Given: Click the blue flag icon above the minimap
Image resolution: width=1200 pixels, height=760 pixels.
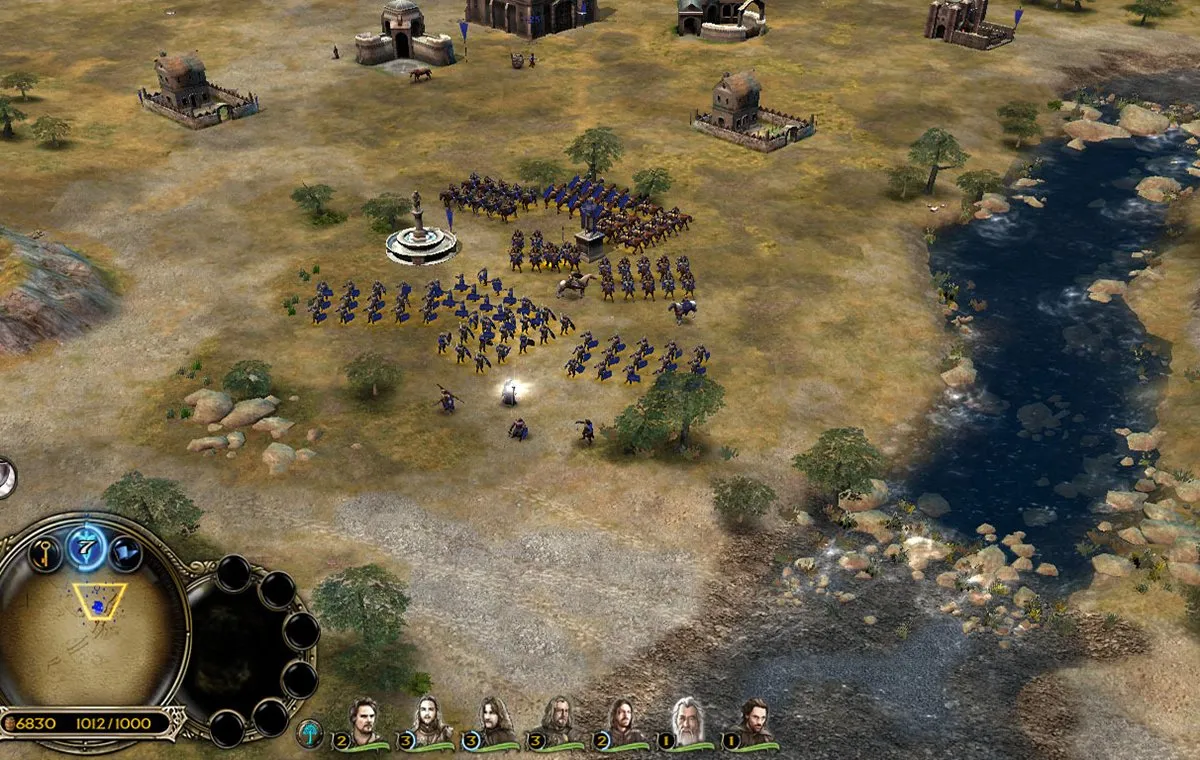Looking at the screenshot, I should click(126, 553).
